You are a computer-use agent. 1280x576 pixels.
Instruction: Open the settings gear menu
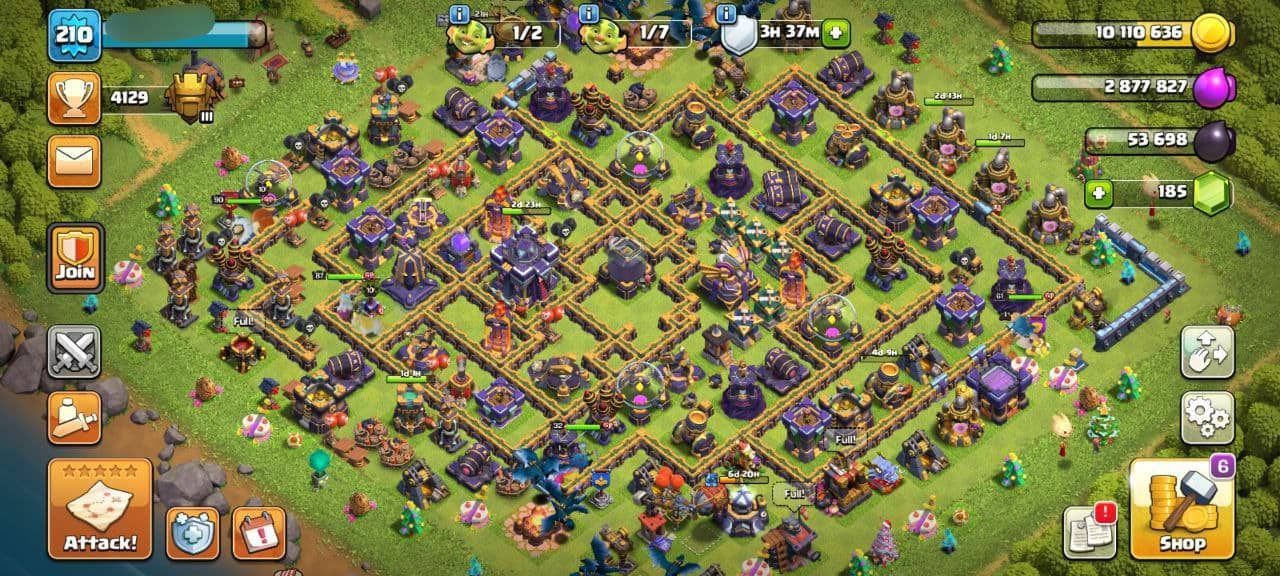tap(1207, 418)
